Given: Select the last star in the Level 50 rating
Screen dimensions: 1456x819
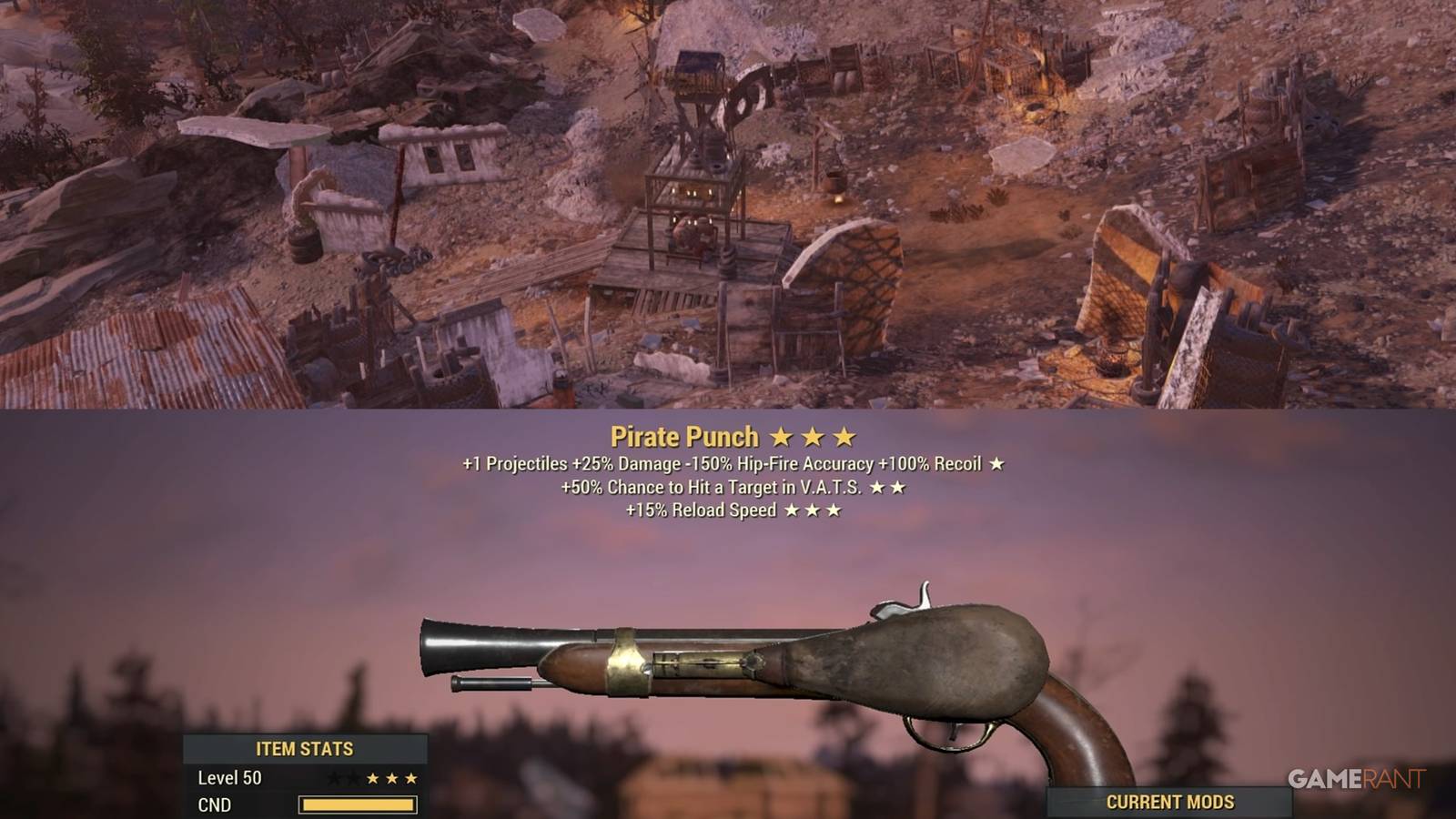Looking at the screenshot, I should click(411, 778).
